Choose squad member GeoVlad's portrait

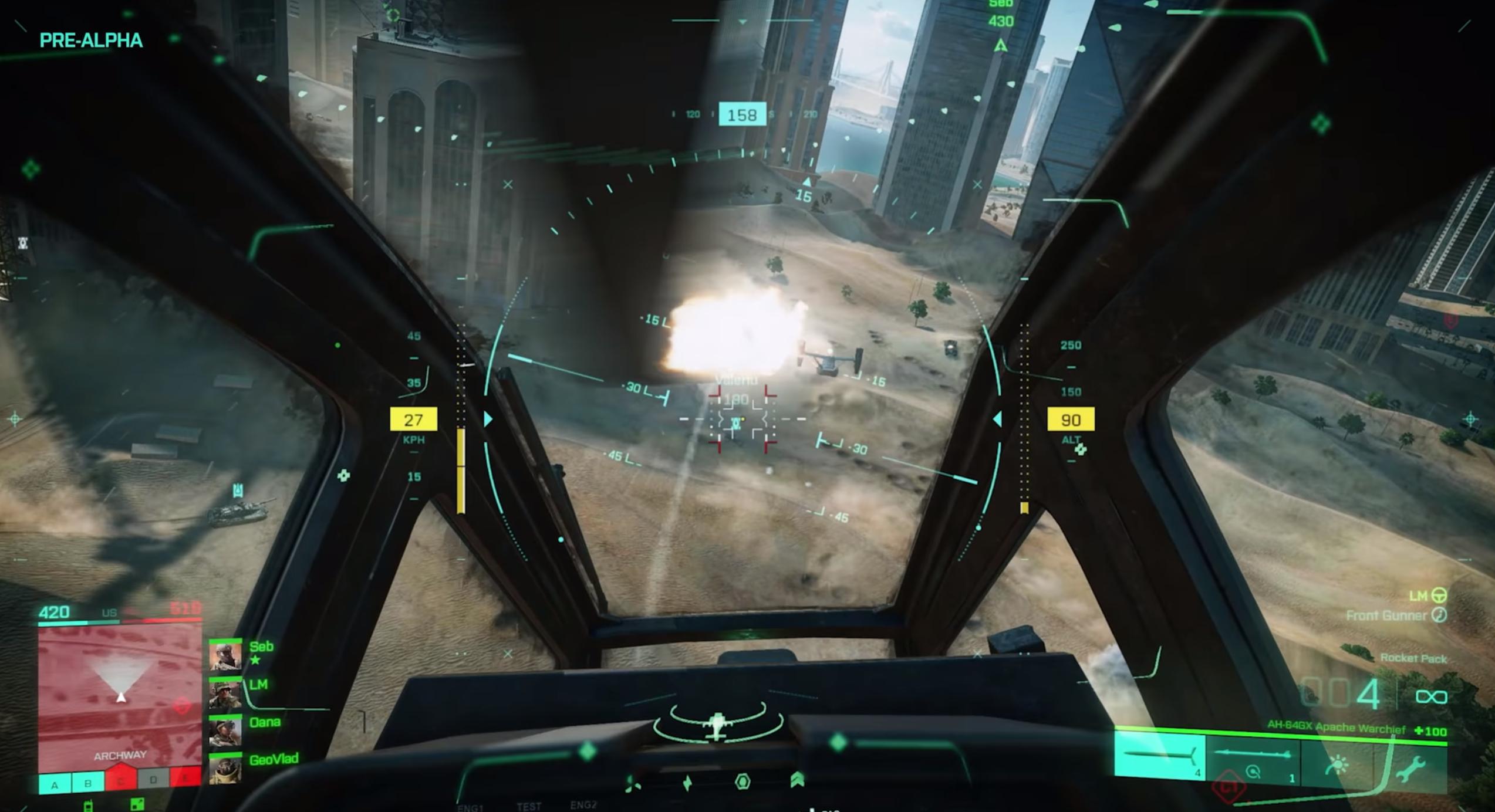click(x=225, y=770)
